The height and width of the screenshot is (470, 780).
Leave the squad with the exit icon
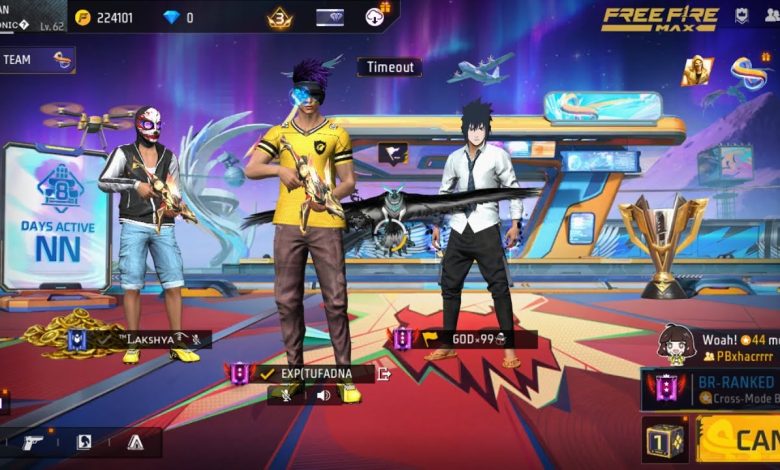point(383,374)
